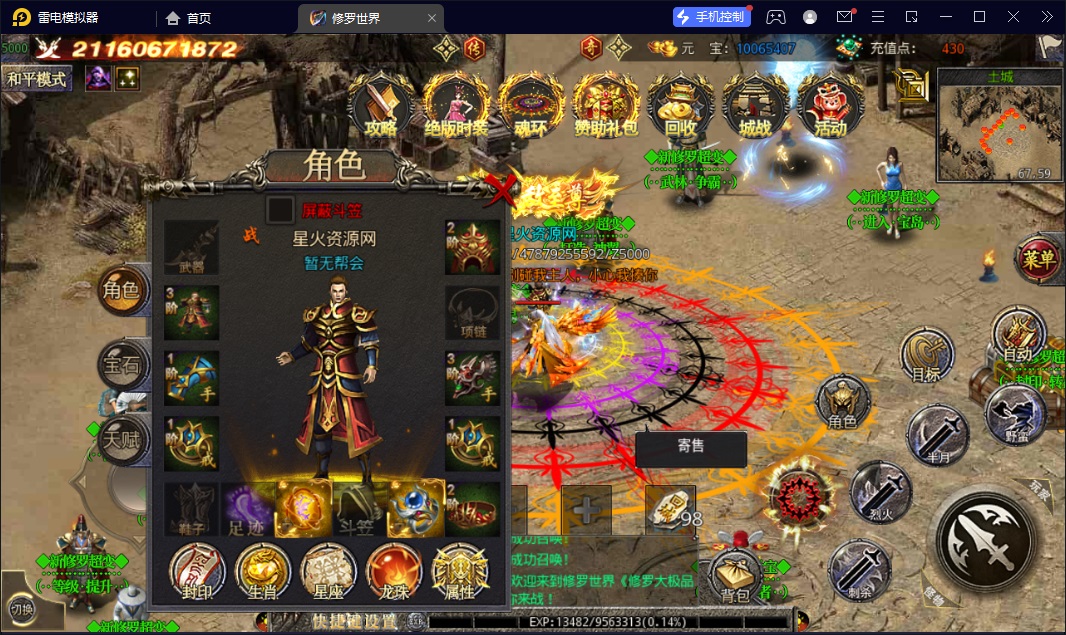Open the 活动 events menu
The height and width of the screenshot is (635, 1066).
(830, 104)
